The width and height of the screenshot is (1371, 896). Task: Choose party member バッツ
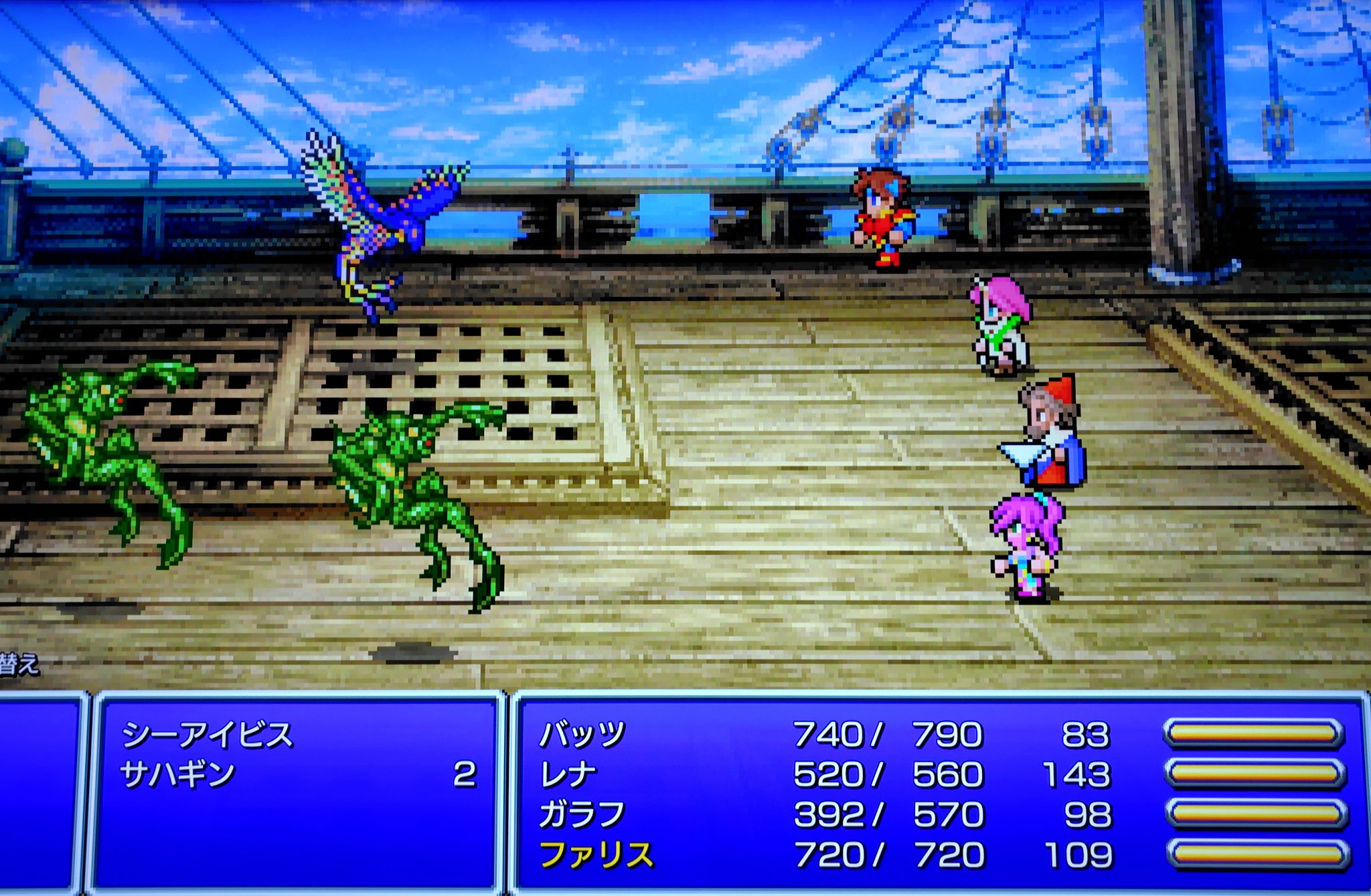pos(582,735)
